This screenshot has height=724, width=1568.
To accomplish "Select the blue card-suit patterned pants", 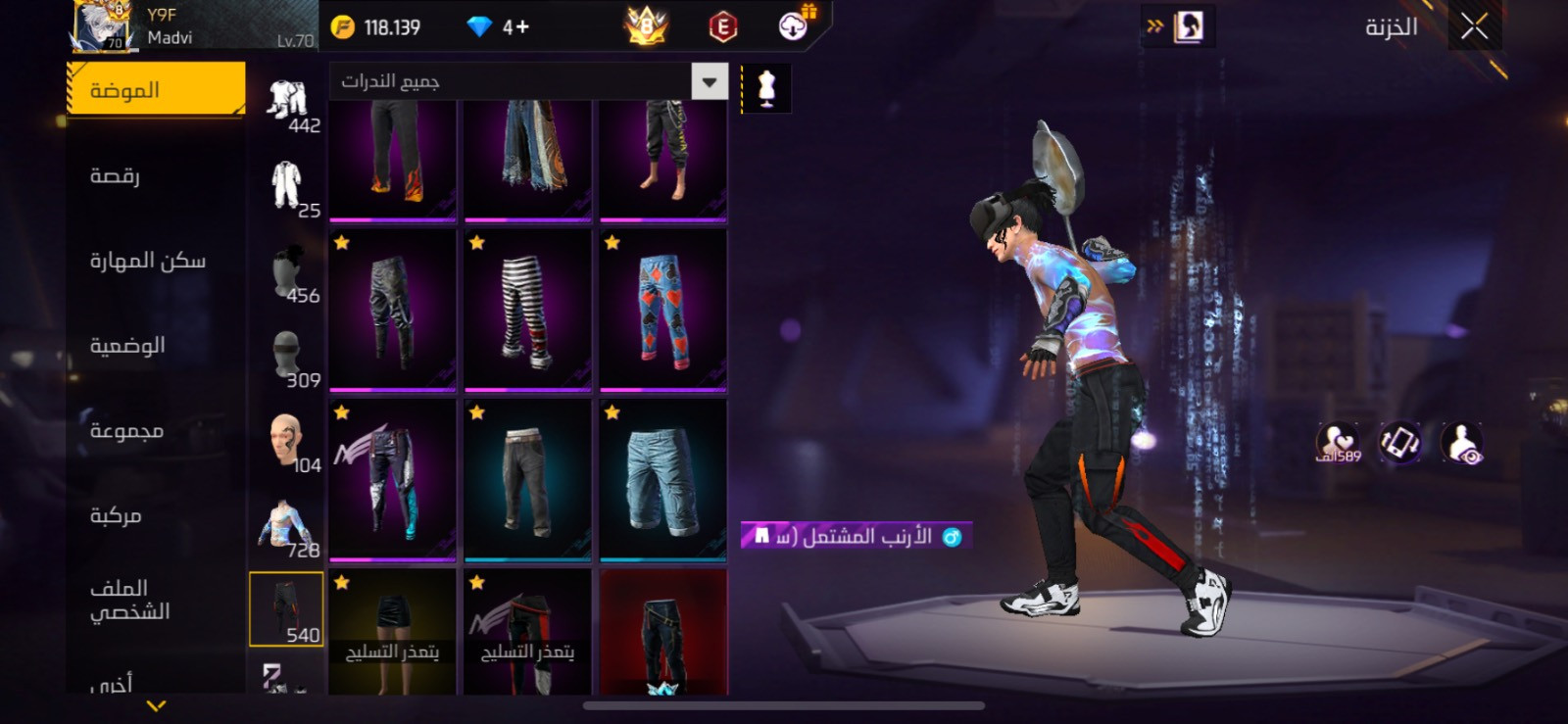I will click(662, 309).
